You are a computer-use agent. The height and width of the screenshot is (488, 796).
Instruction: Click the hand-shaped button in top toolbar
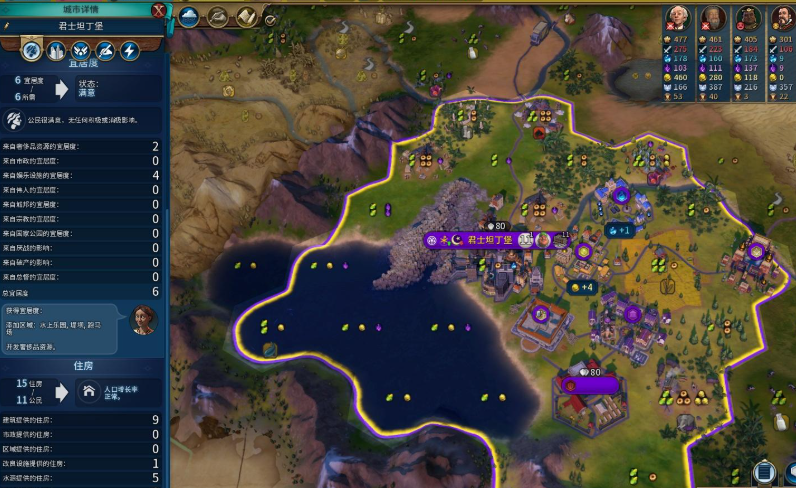coord(218,16)
